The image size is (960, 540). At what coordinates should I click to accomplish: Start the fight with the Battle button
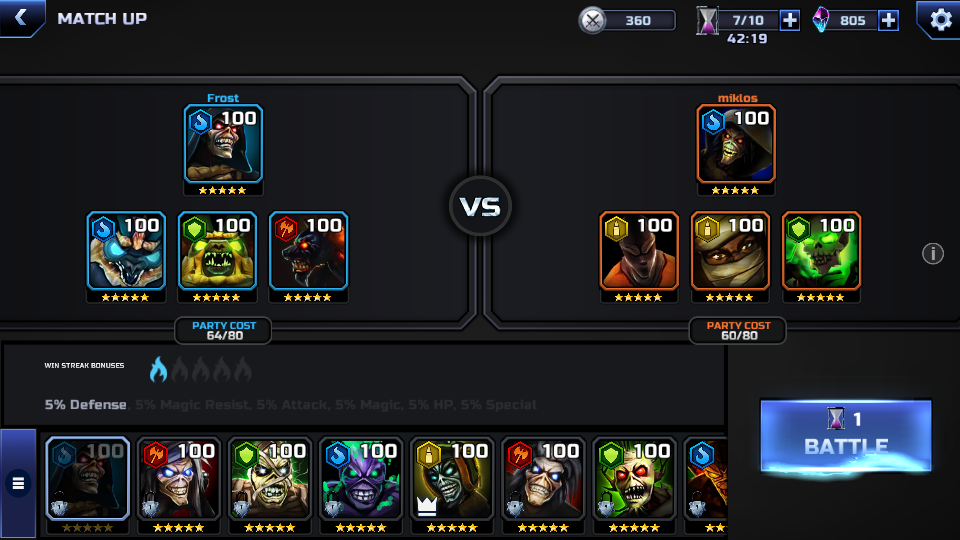[845, 435]
